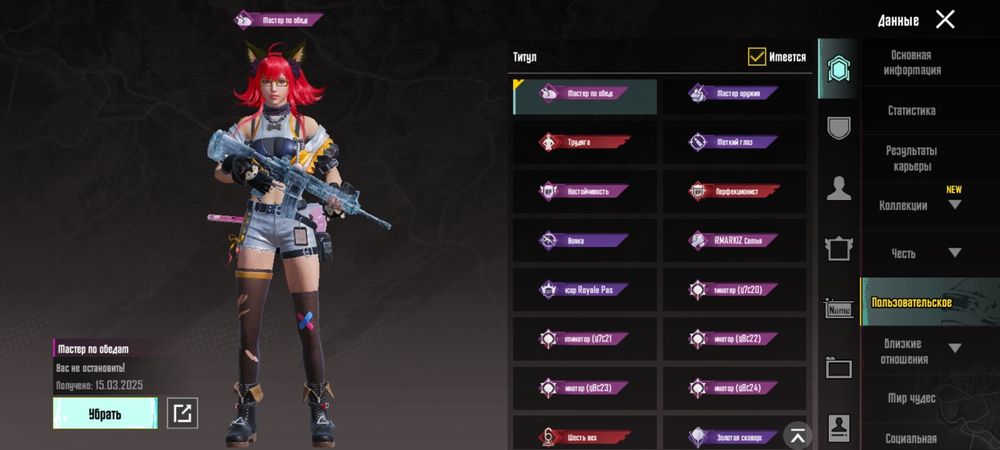
Task: Select the Мастер оружия title
Action: click(x=734, y=94)
